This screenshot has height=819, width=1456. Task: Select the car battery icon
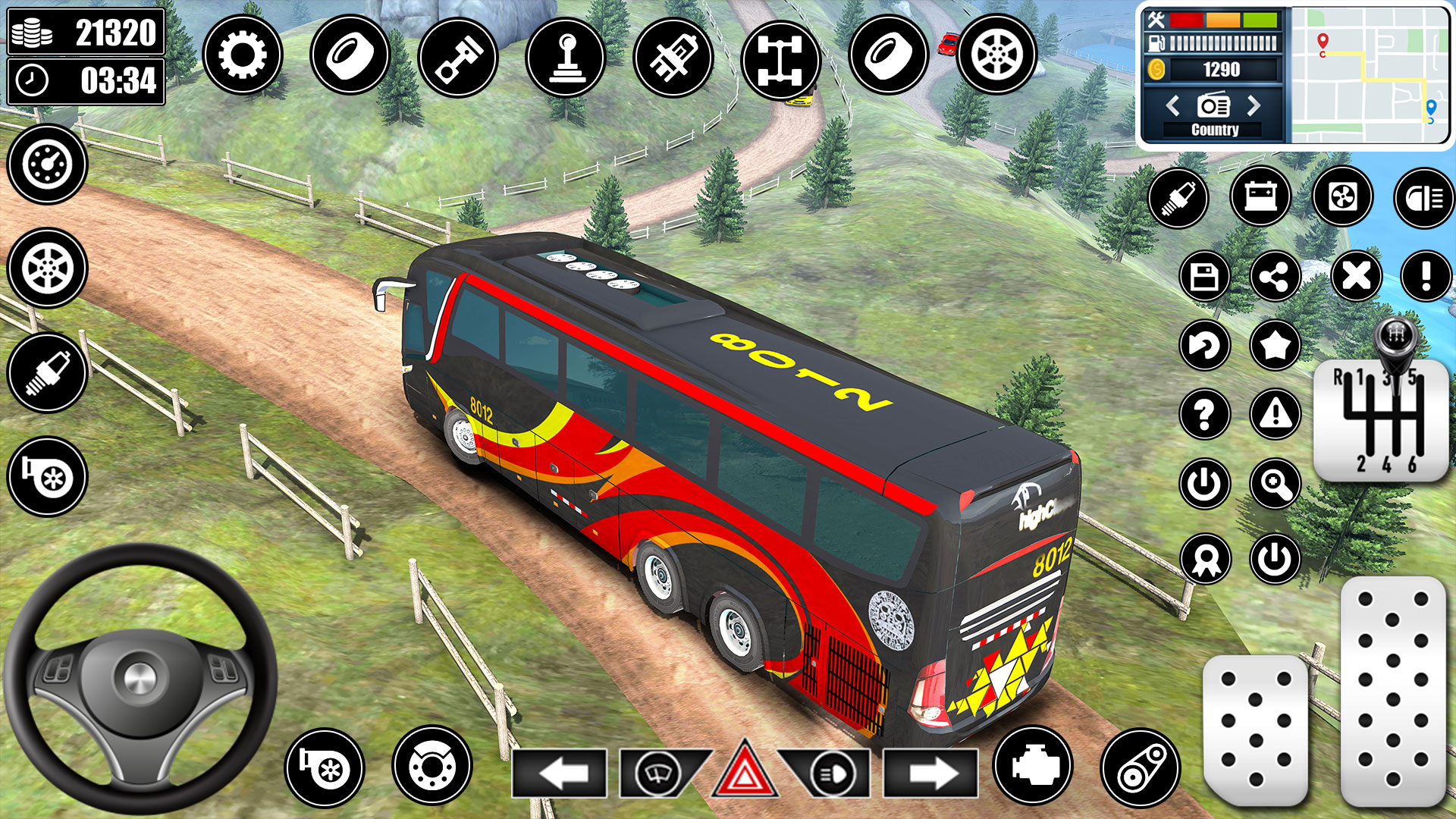click(x=1261, y=198)
